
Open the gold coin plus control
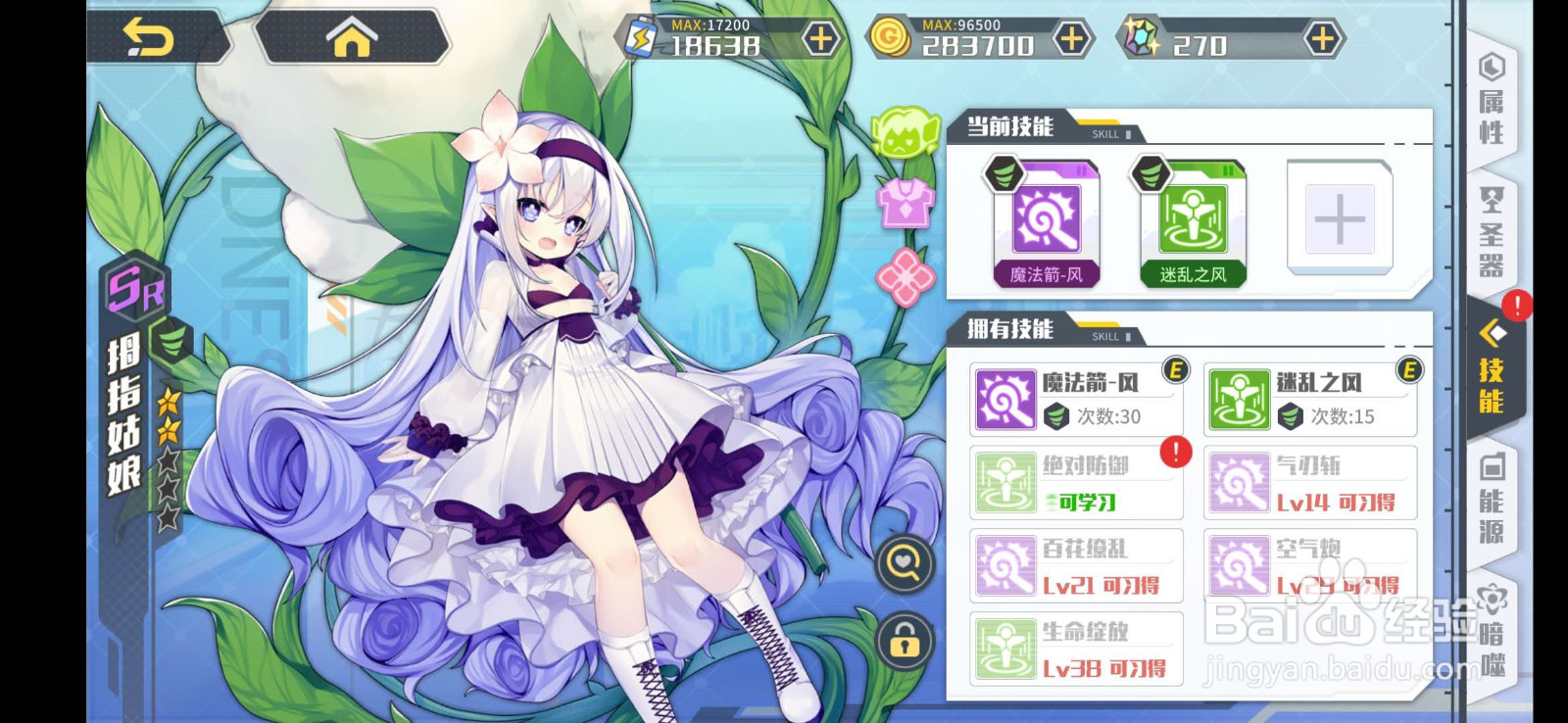(1071, 37)
